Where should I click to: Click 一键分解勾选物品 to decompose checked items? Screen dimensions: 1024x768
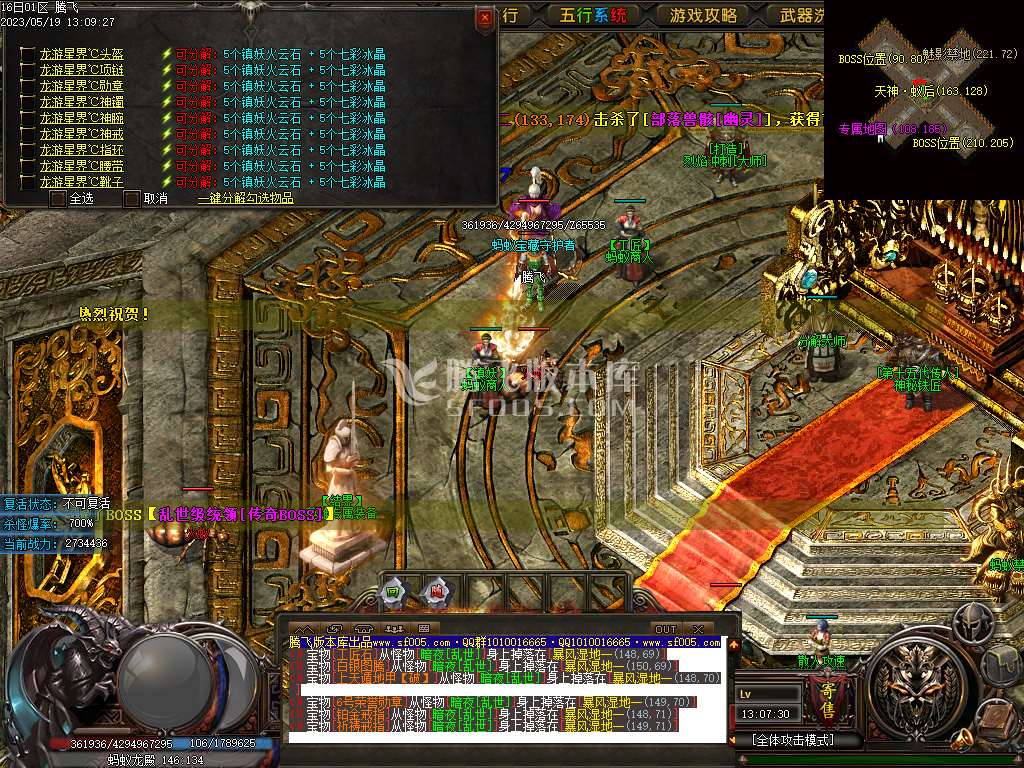click(x=245, y=198)
